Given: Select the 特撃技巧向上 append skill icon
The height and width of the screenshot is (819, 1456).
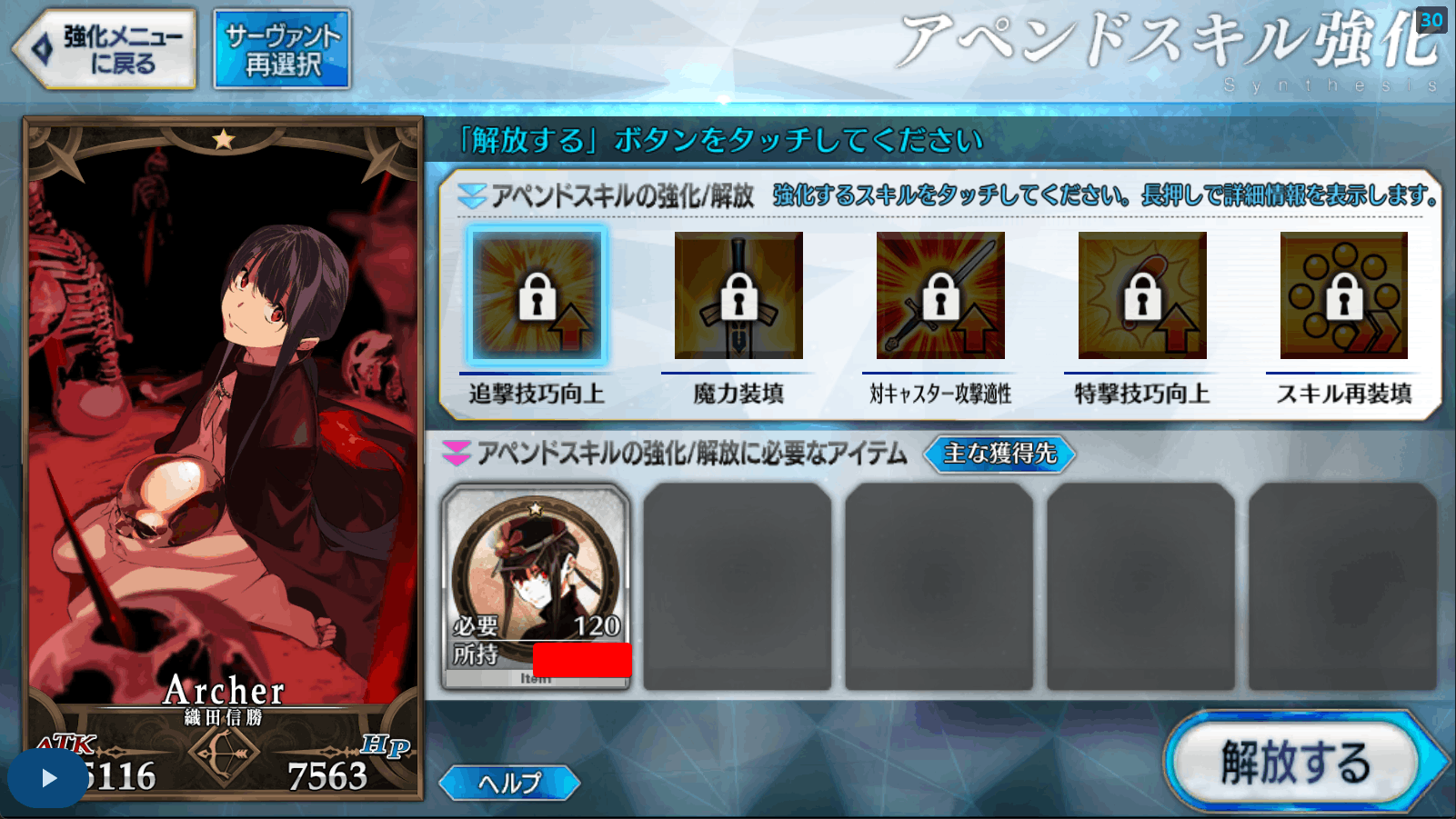Looking at the screenshot, I should [x=1140, y=296].
